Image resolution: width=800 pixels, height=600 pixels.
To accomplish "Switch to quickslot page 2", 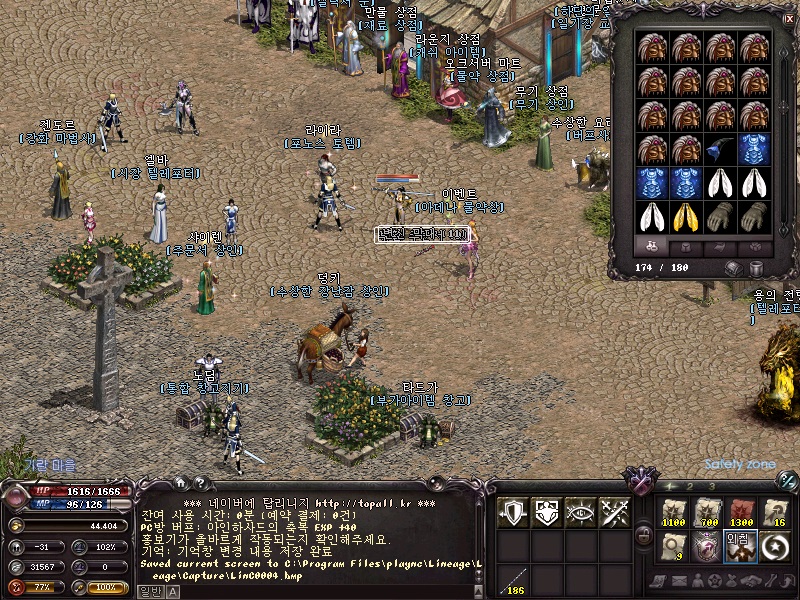I will 691,487.
